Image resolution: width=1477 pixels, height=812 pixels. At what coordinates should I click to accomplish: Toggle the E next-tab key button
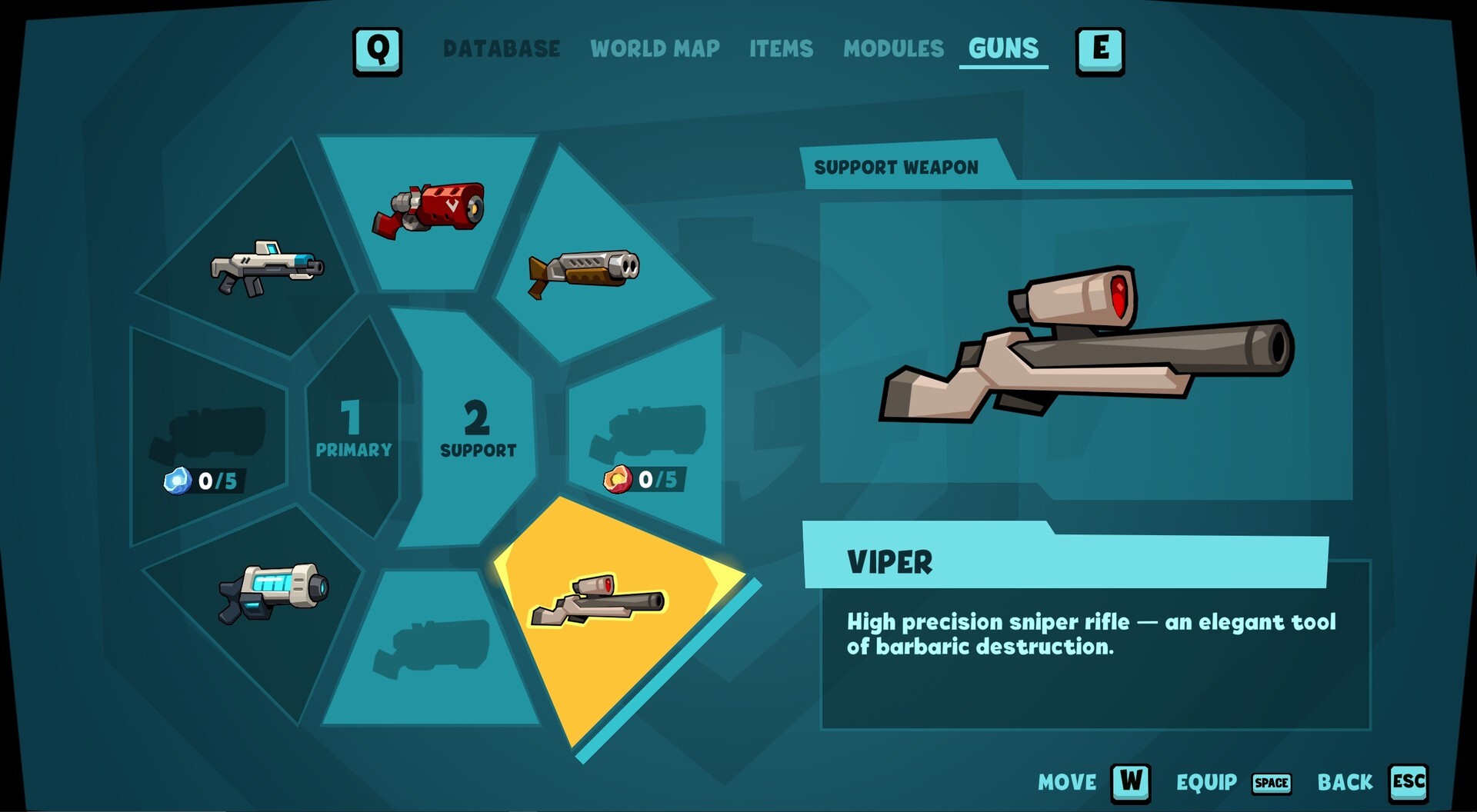tap(1102, 51)
